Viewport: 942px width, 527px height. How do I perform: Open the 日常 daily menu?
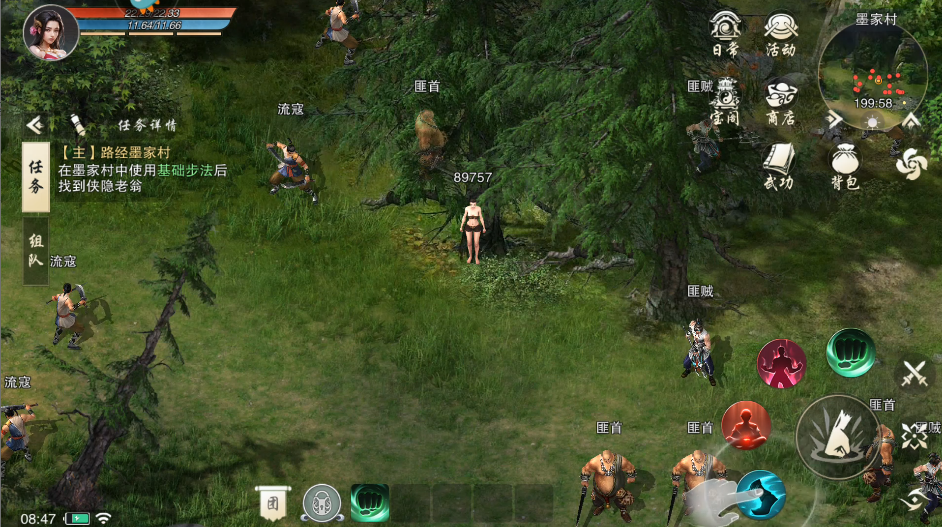(x=725, y=32)
